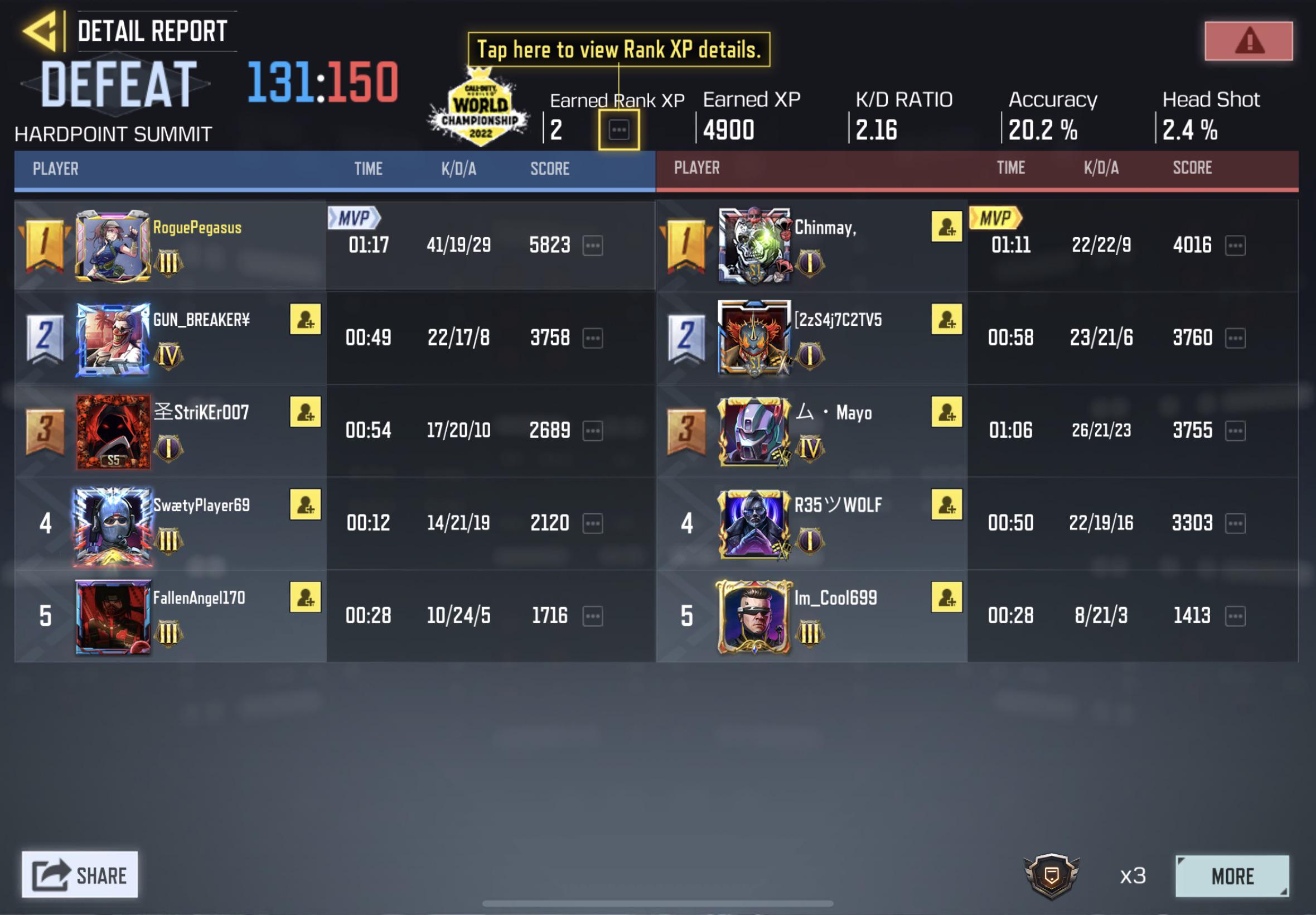
Task: Add Chinmay, as a friend
Action: [x=946, y=228]
